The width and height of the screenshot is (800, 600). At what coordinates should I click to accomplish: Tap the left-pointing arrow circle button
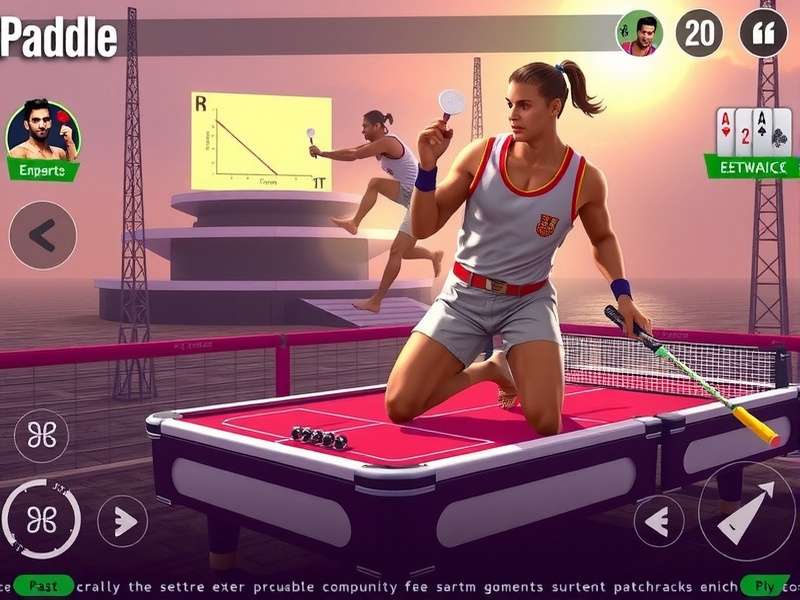coord(659,521)
